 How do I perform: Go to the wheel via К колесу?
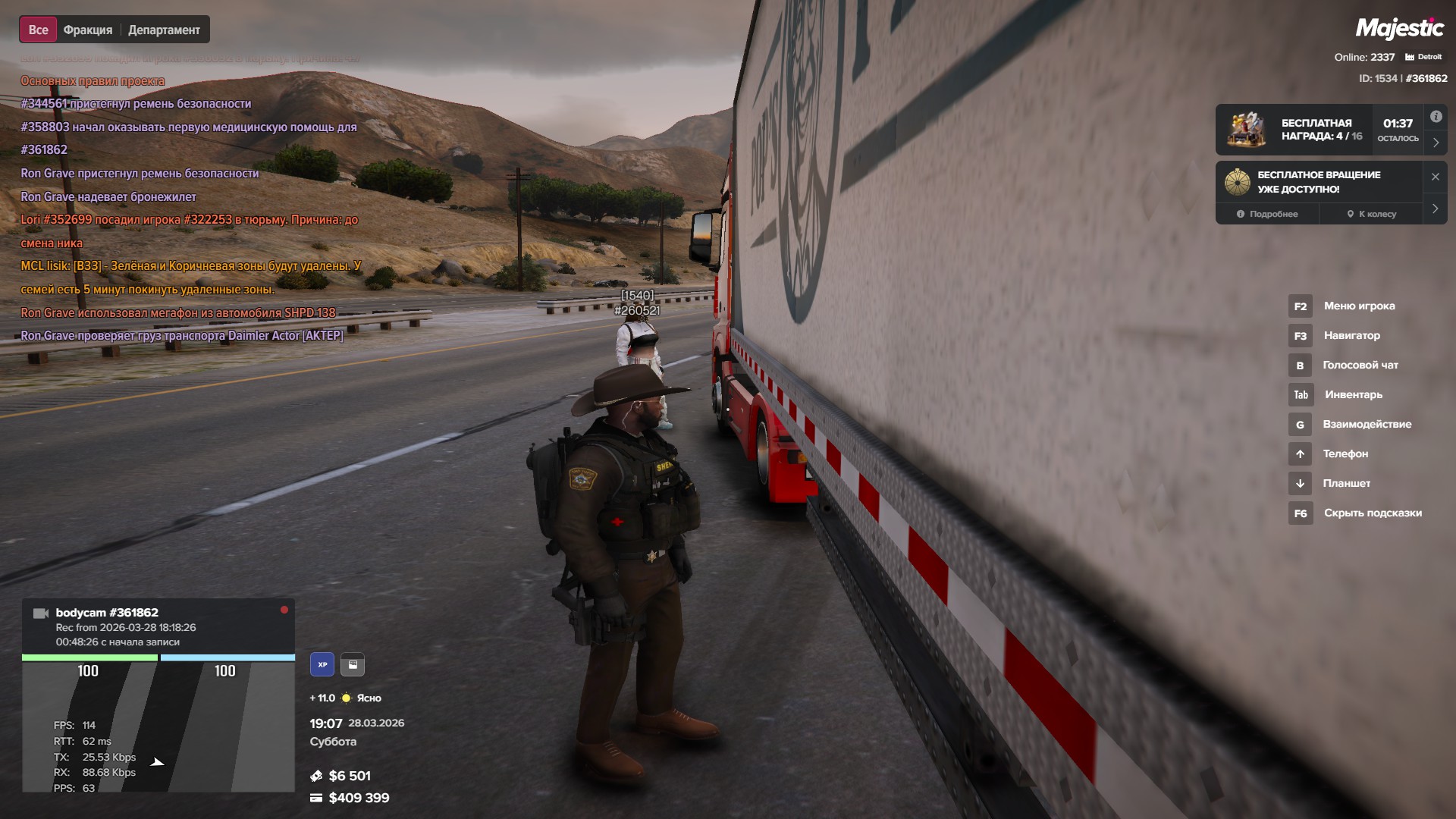pyautogui.click(x=1371, y=214)
